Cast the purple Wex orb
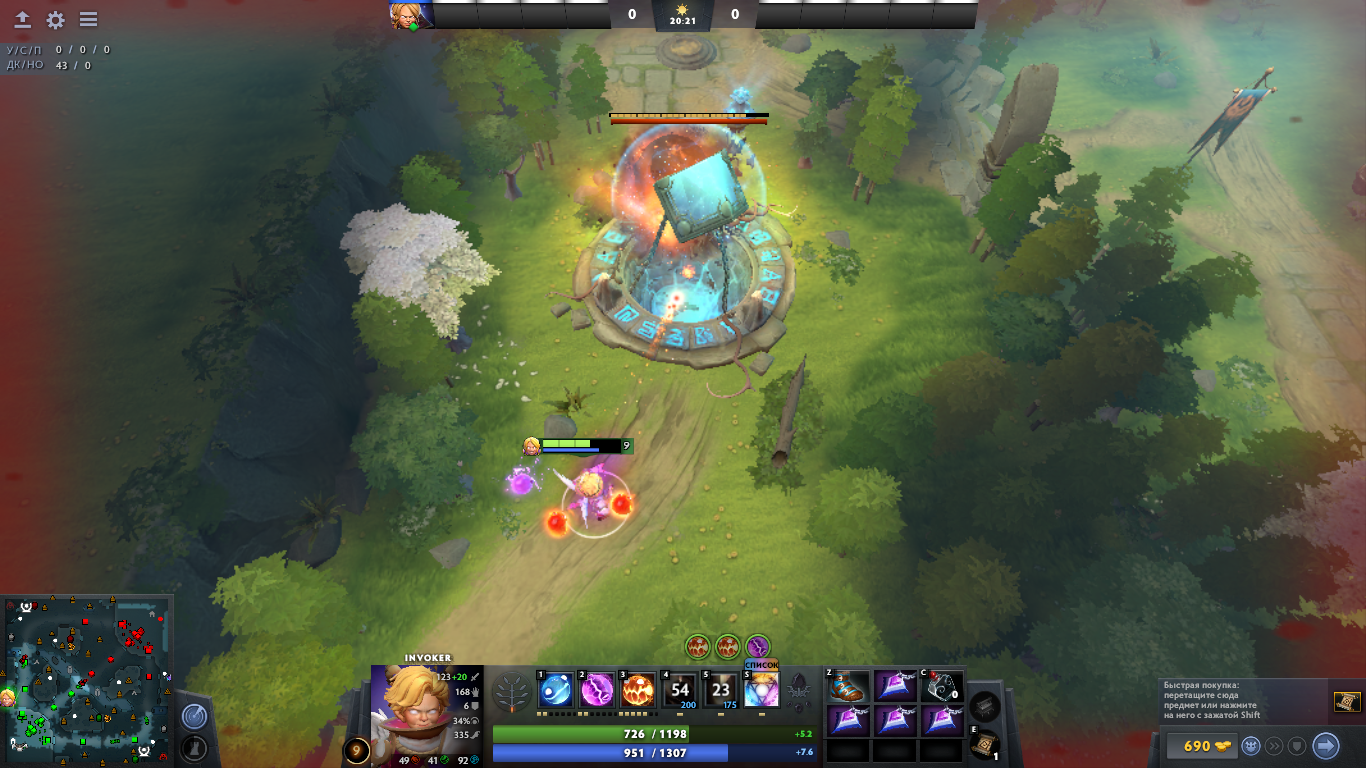 pos(597,690)
